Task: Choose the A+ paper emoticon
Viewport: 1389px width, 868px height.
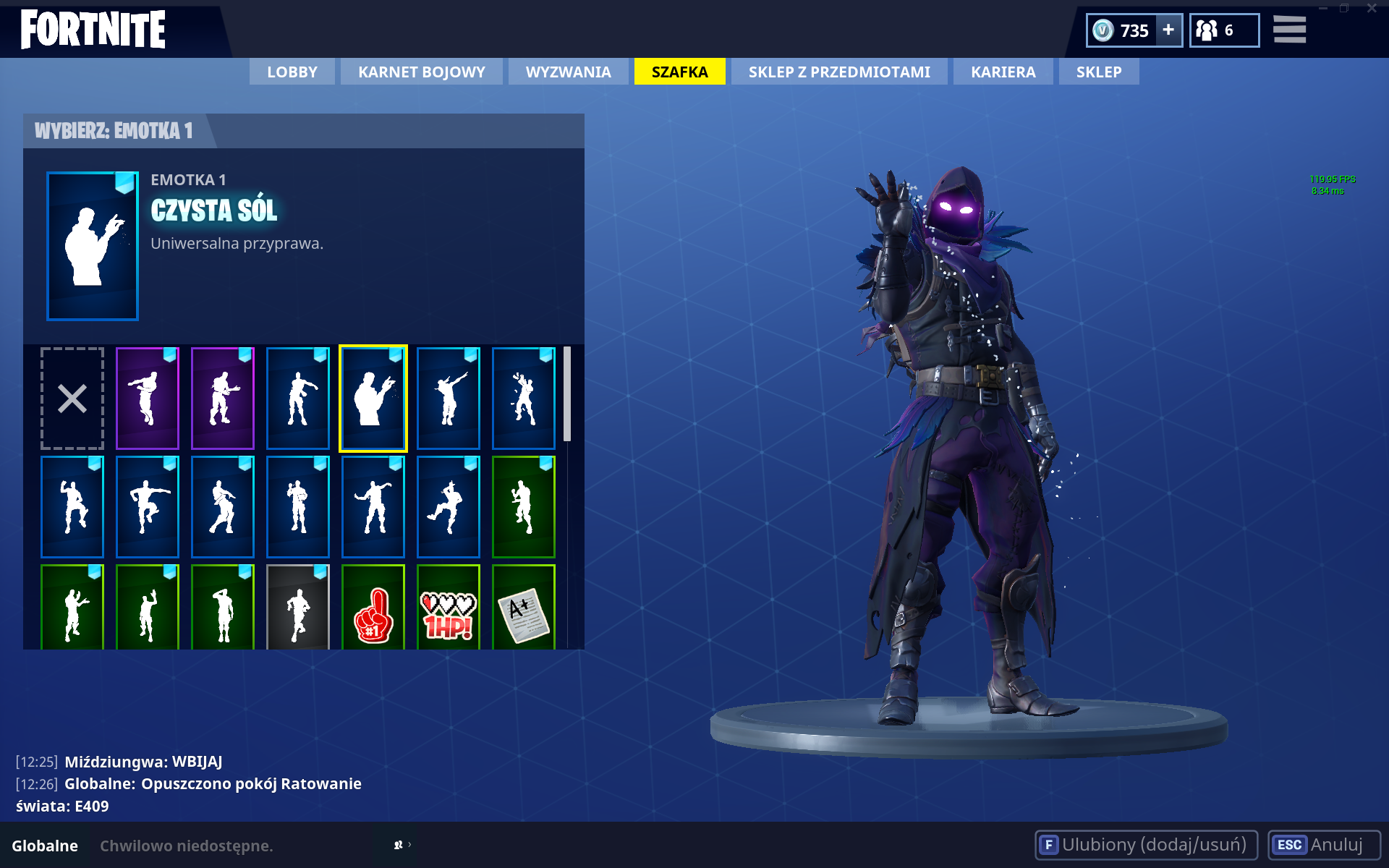Action: point(524,608)
